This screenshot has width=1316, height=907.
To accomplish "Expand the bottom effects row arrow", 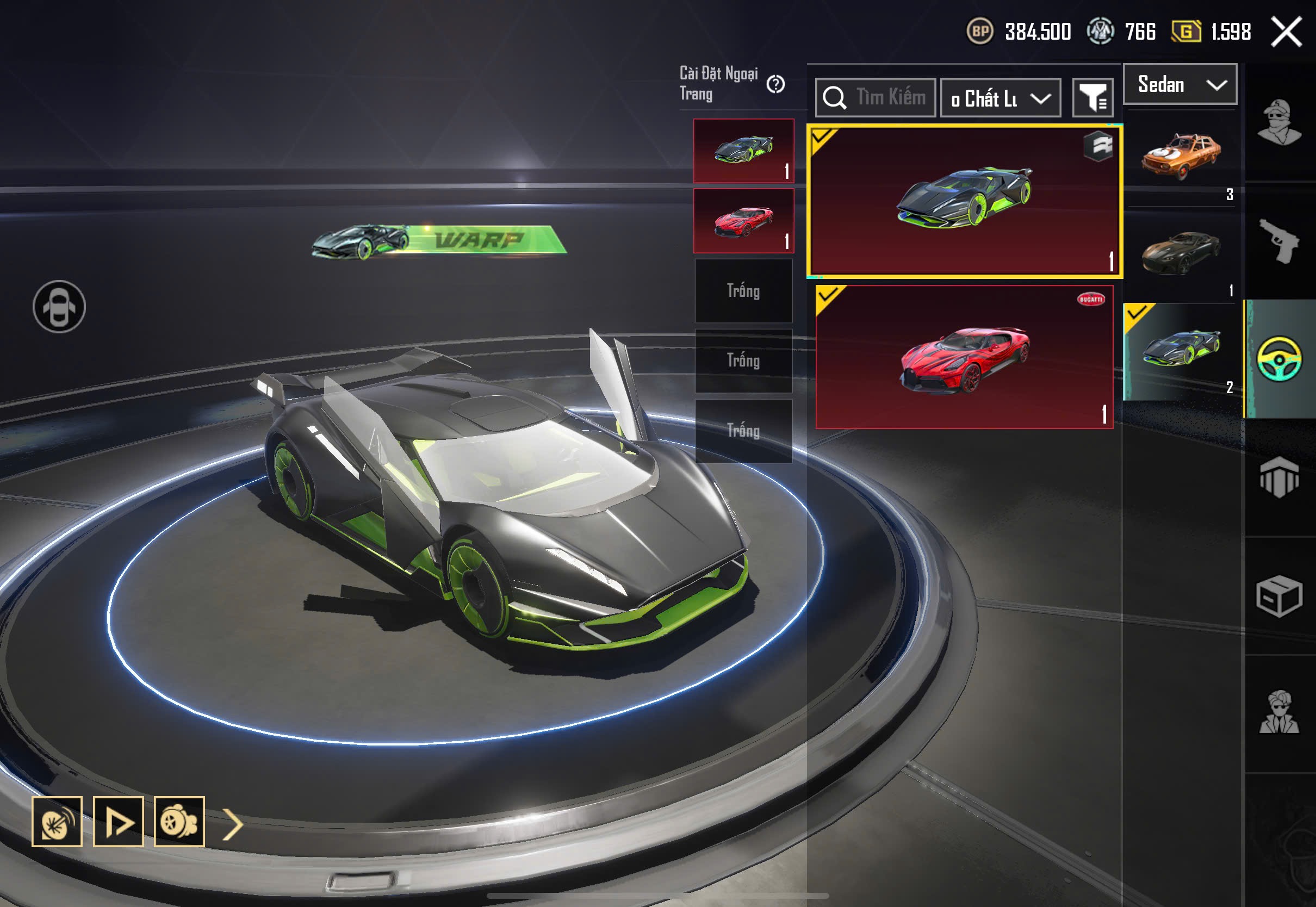I will pos(232,824).
